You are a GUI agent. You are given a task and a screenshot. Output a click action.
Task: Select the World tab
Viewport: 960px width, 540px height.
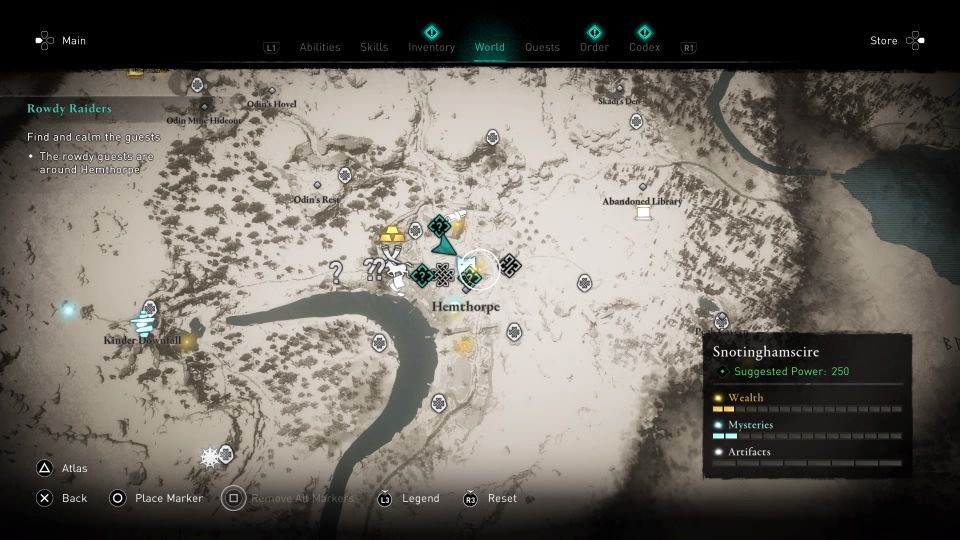pos(490,47)
